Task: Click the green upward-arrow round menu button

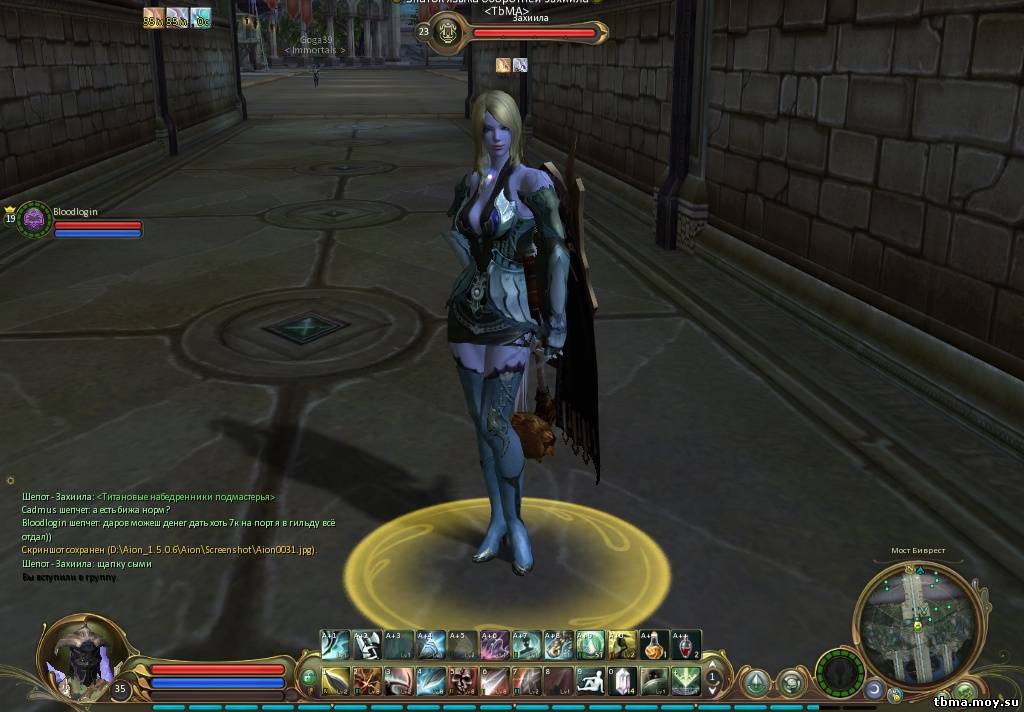Action: (x=756, y=682)
